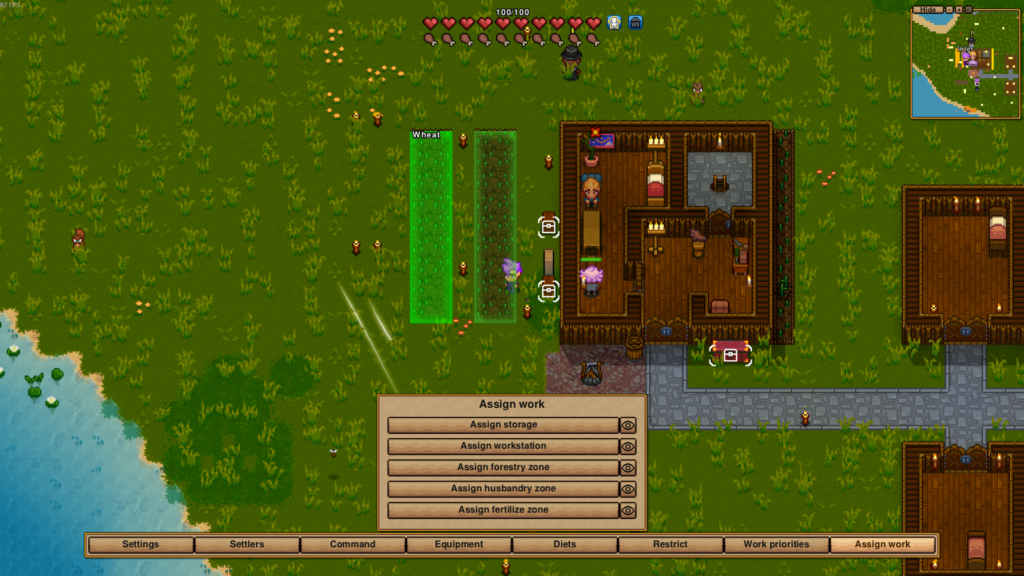Click the minimap
1024x576 pixels.
(964, 68)
